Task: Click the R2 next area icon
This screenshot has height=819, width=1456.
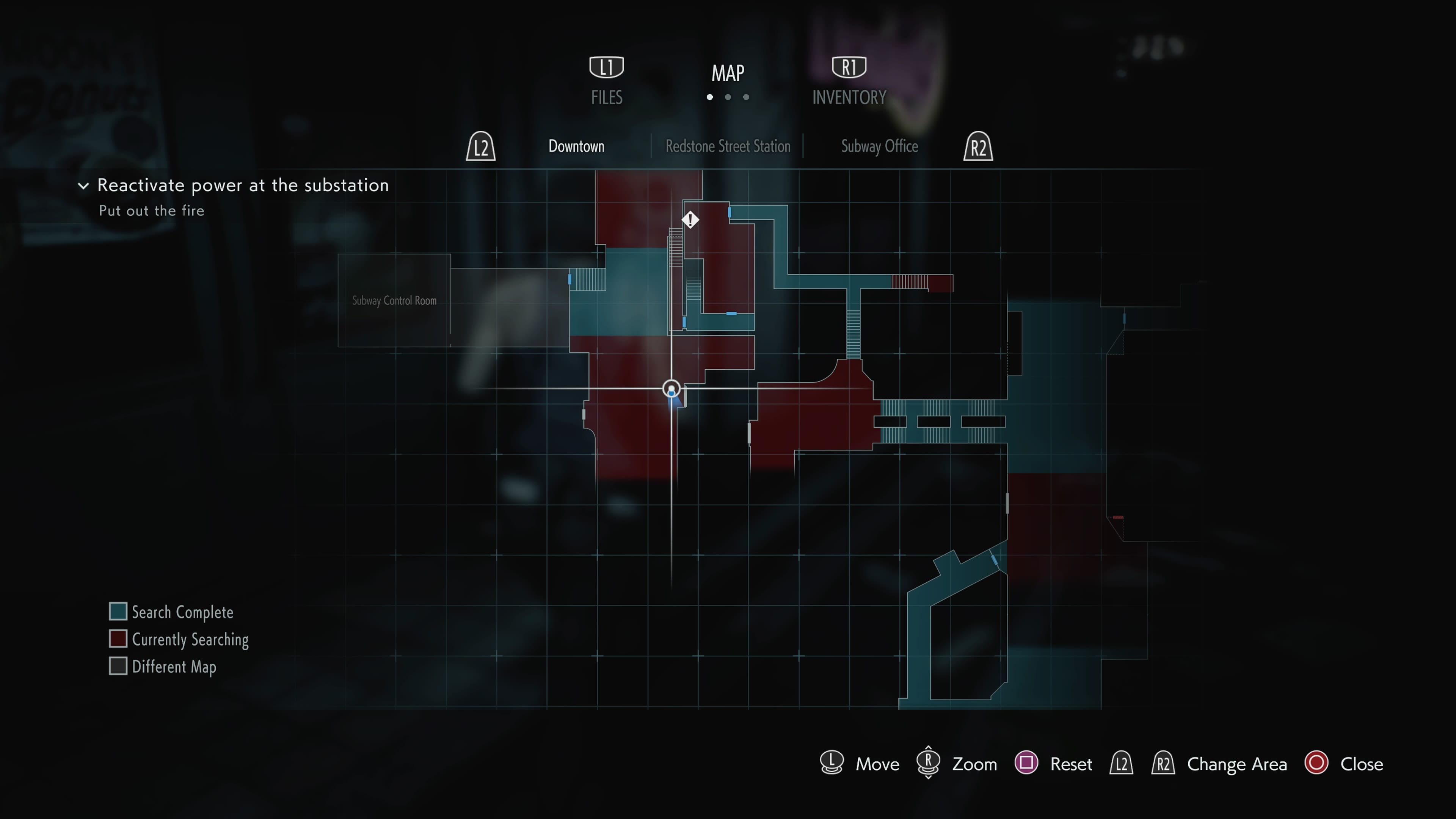Action: coord(978,146)
